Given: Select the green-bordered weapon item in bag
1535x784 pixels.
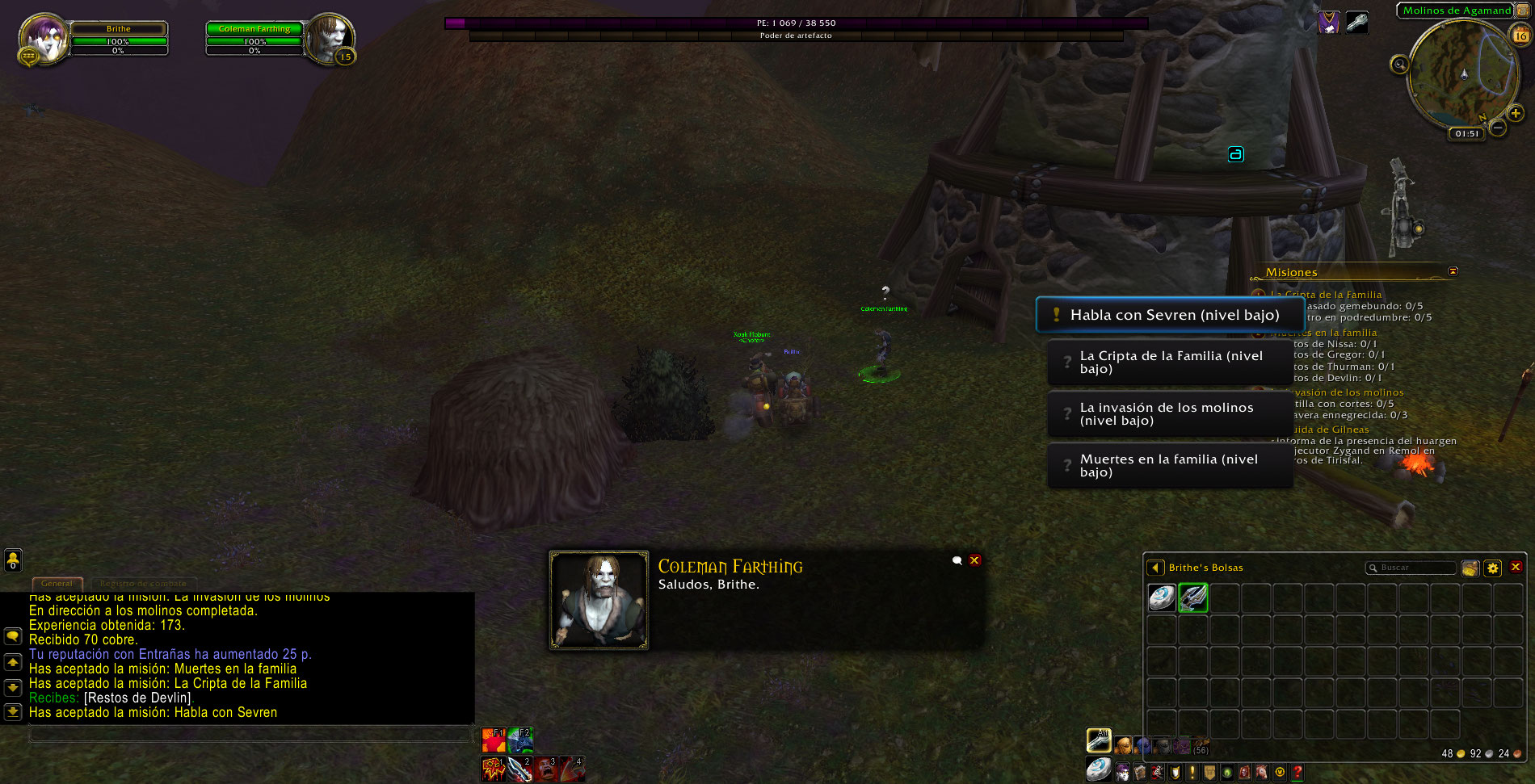Looking at the screenshot, I should click(1193, 597).
